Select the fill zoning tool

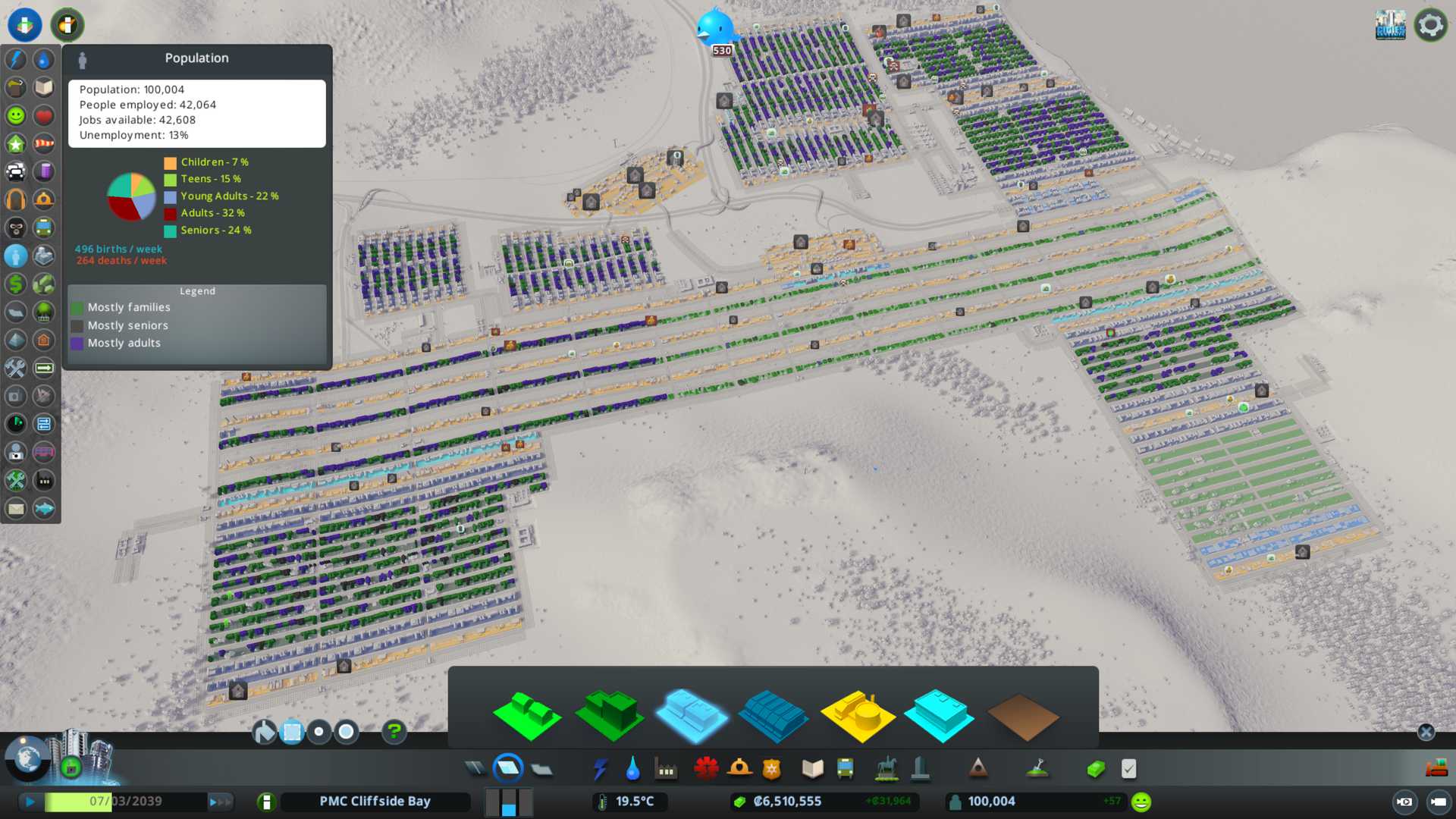(265, 732)
